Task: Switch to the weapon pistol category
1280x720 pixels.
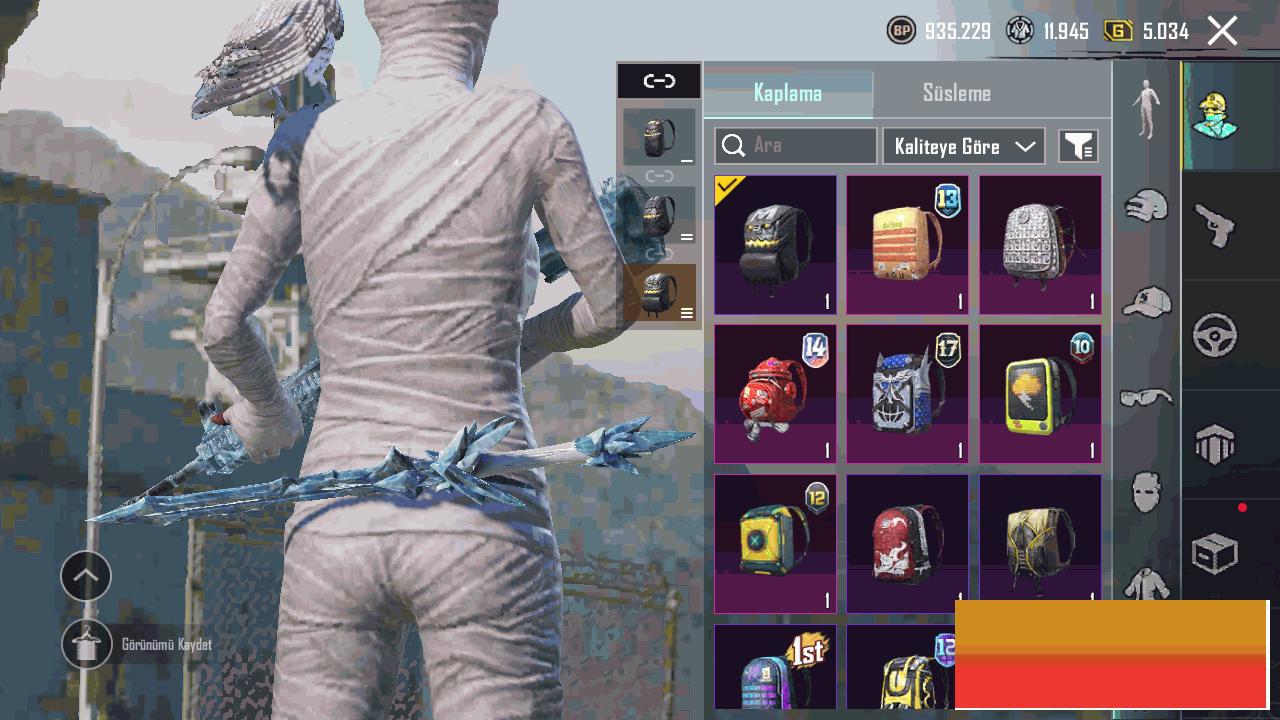Action: (1214, 224)
